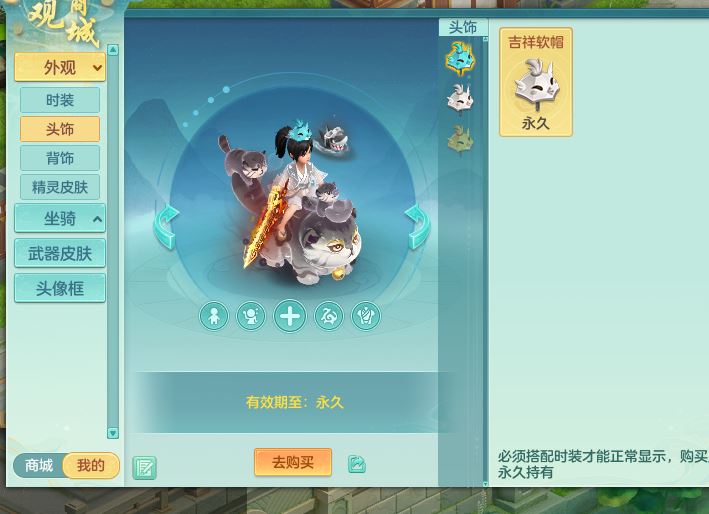709x514 pixels.
Task: Choose the 背饰 back ornament category
Action: (60, 158)
